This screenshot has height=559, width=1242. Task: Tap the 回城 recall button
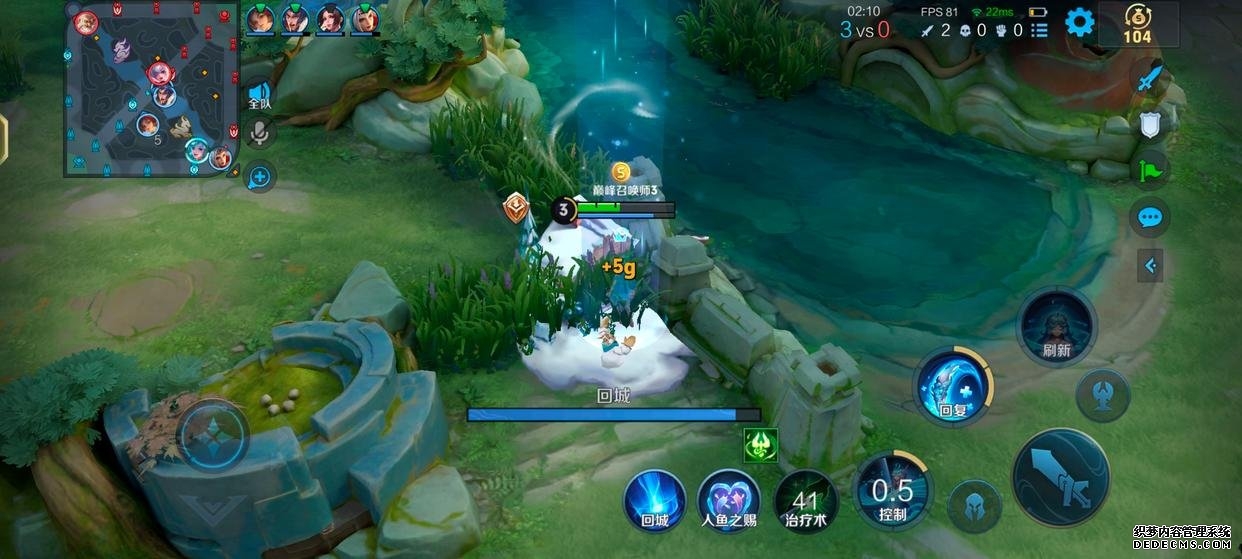pyautogui.click(x=655, y=499)
